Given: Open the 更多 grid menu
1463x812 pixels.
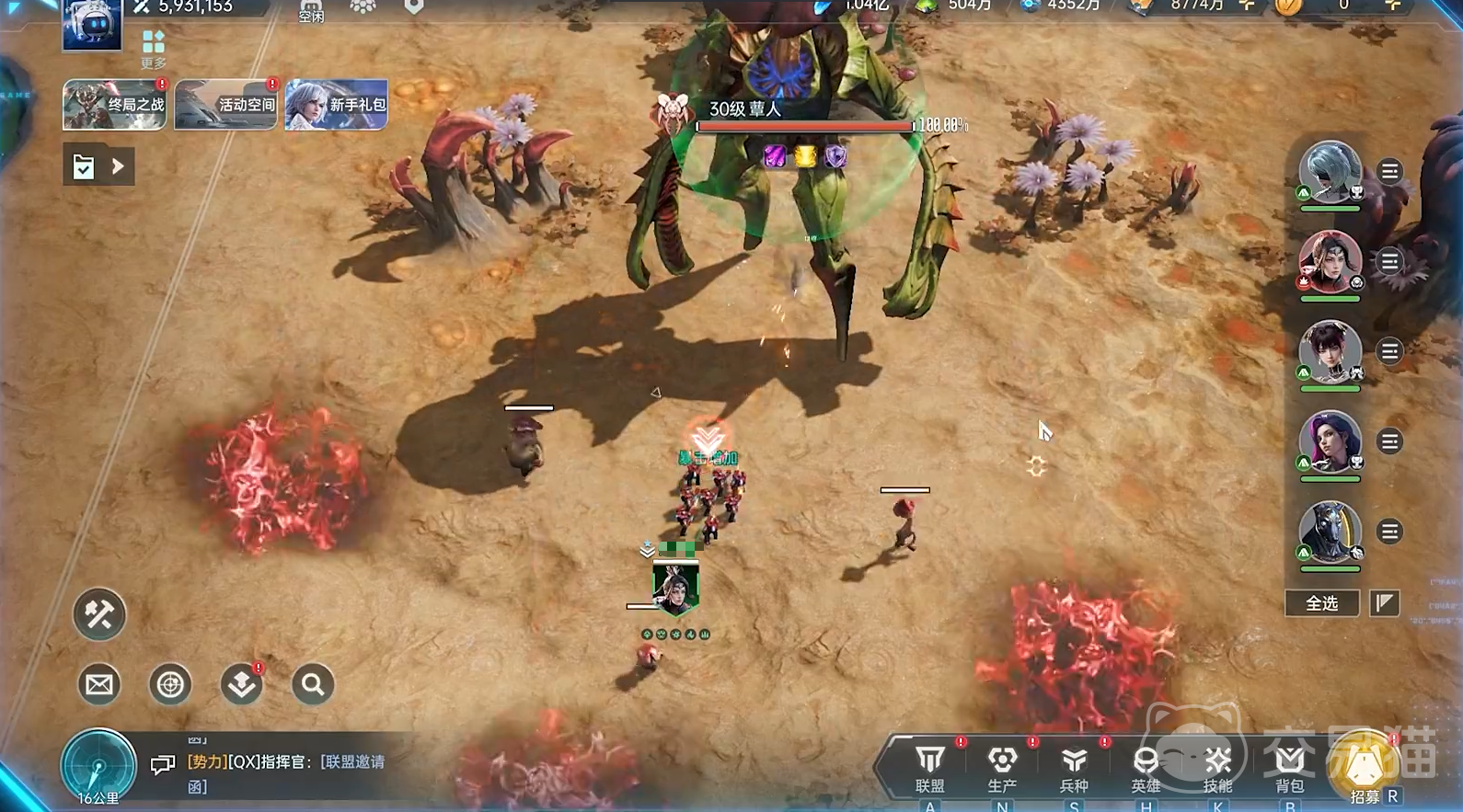Looking at the screenshot, I should [154, 49].
